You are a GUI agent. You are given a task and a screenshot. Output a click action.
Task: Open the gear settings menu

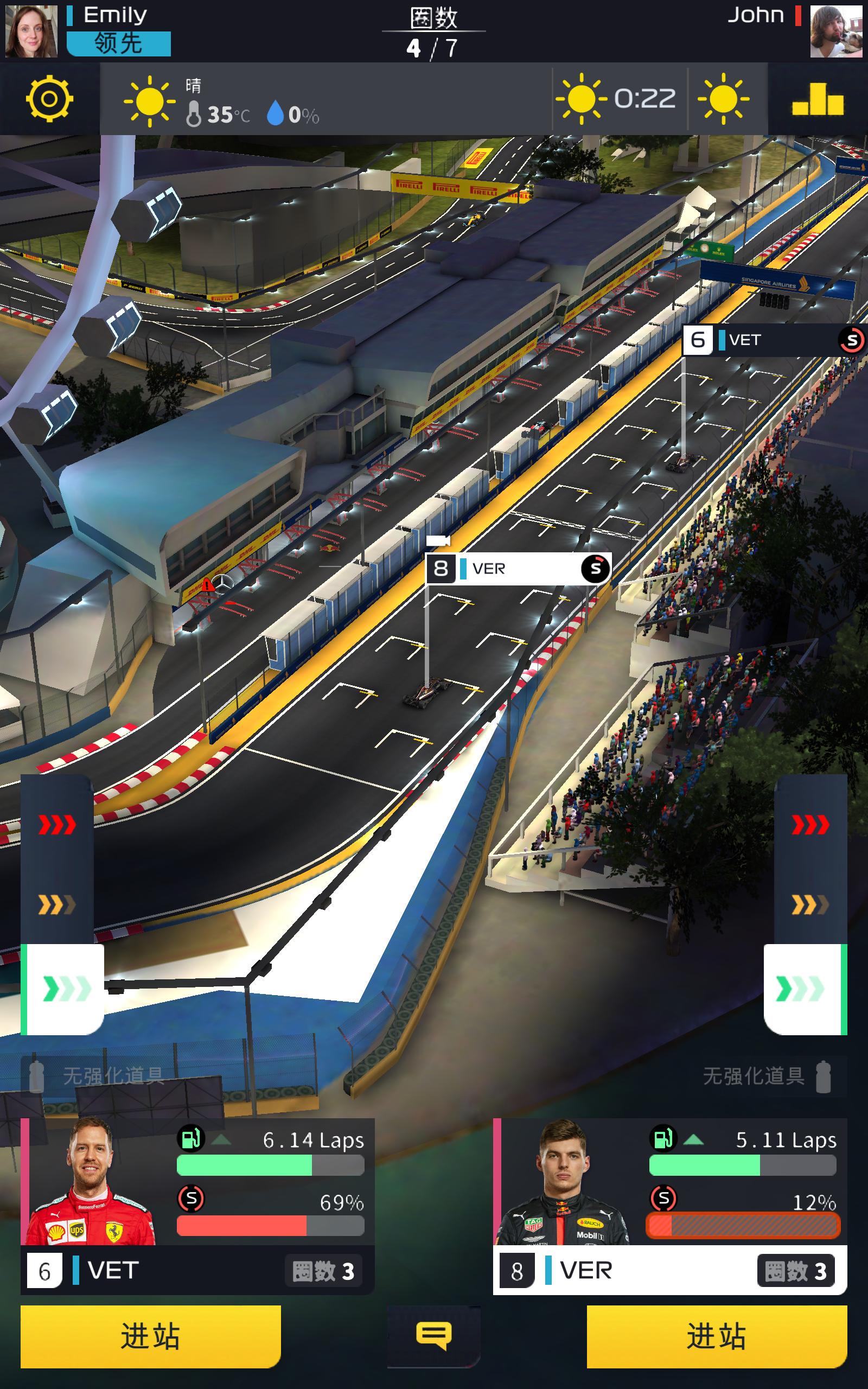49,99
